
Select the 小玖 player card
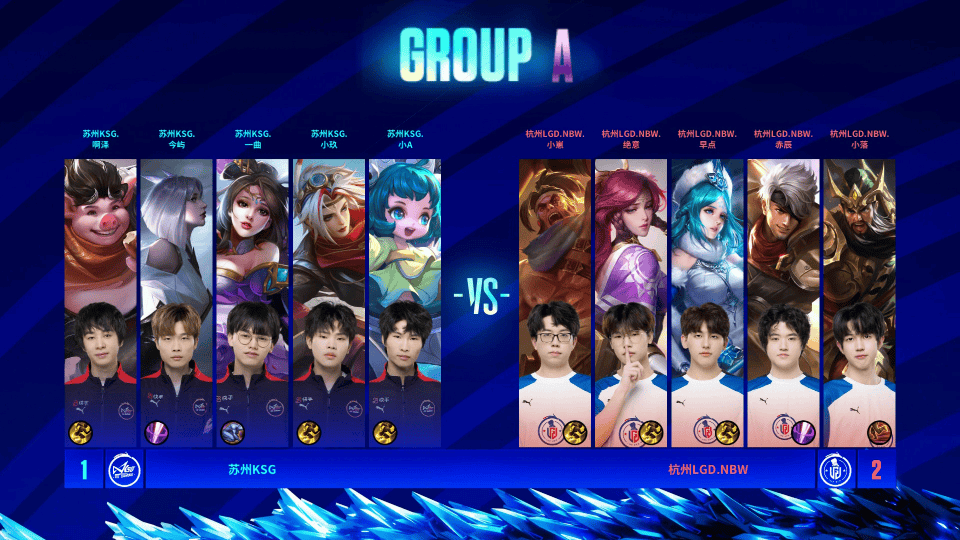[329, 300]
